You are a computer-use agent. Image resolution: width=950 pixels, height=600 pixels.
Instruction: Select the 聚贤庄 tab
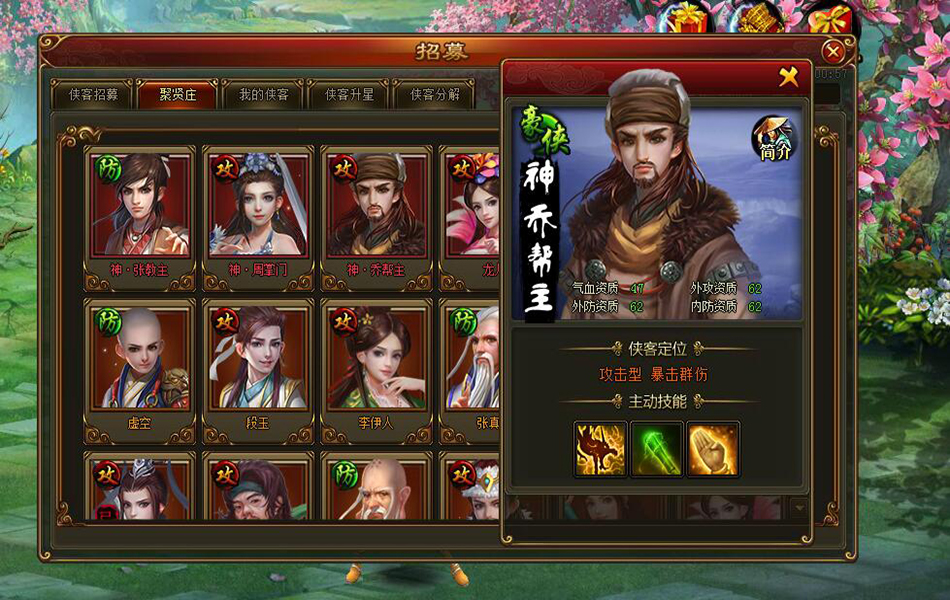point(178,95)
